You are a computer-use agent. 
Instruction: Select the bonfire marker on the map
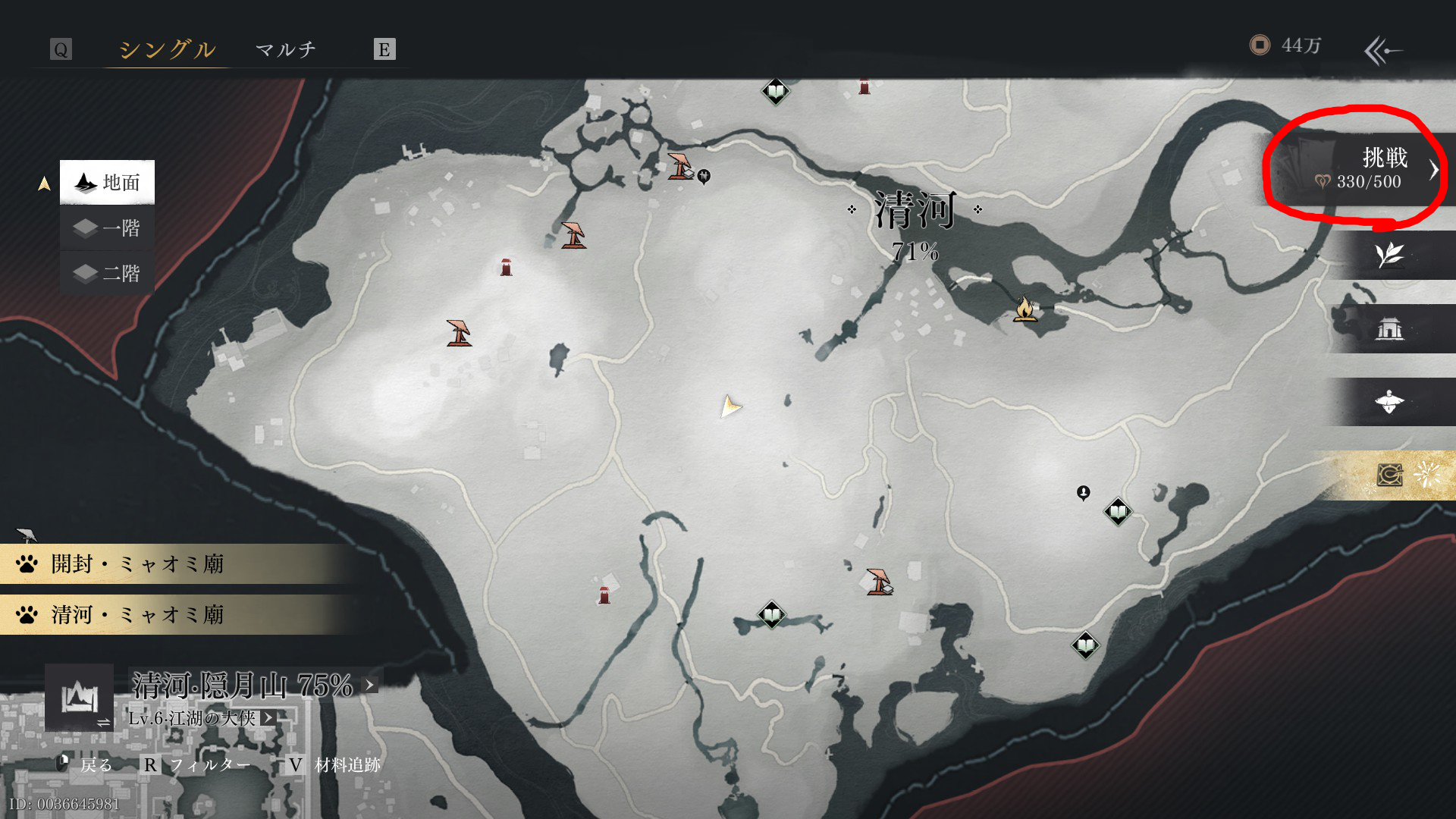tap(1025, 309)
